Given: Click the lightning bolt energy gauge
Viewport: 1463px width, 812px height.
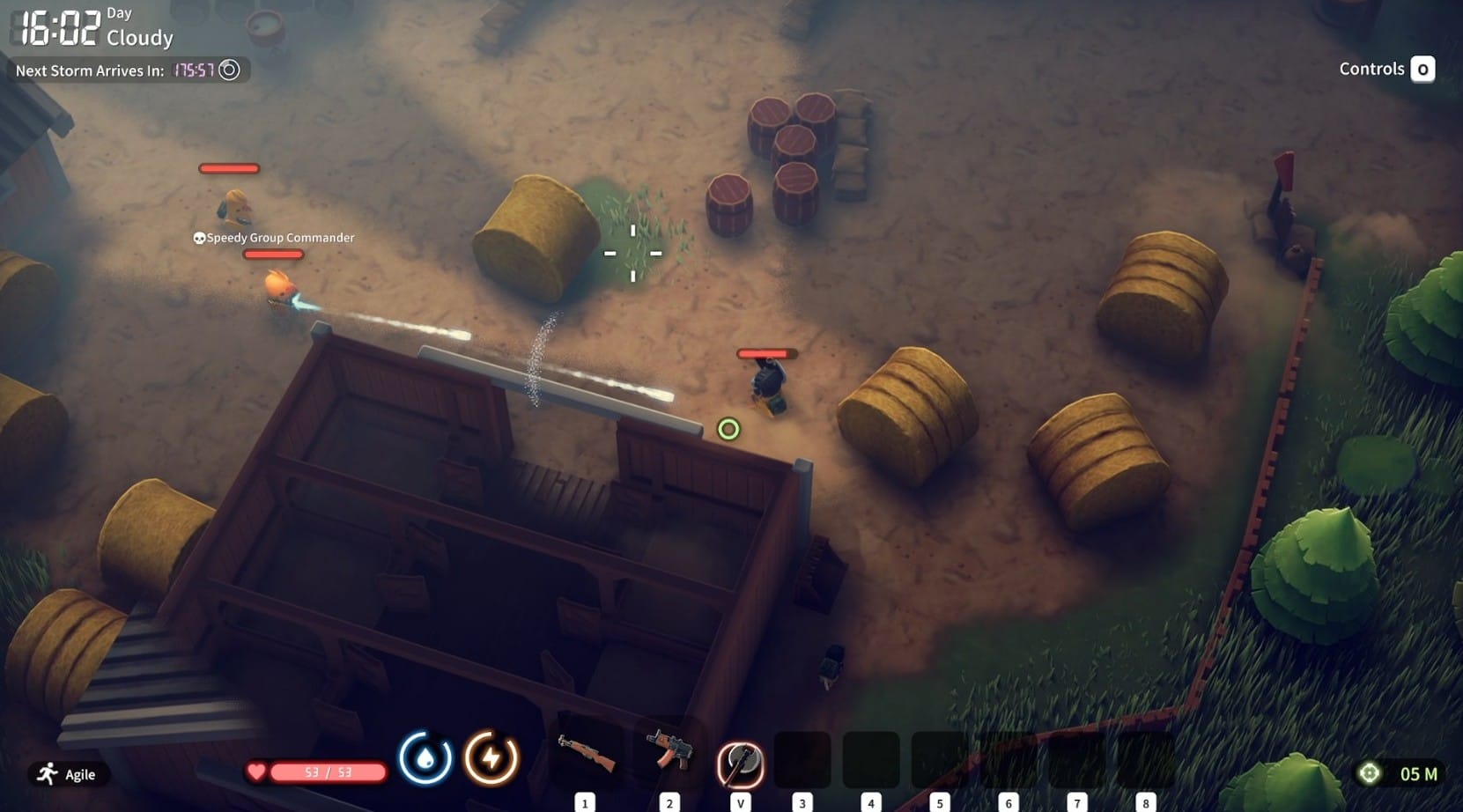Looking at the screenshot, I should tap(491, 757).
